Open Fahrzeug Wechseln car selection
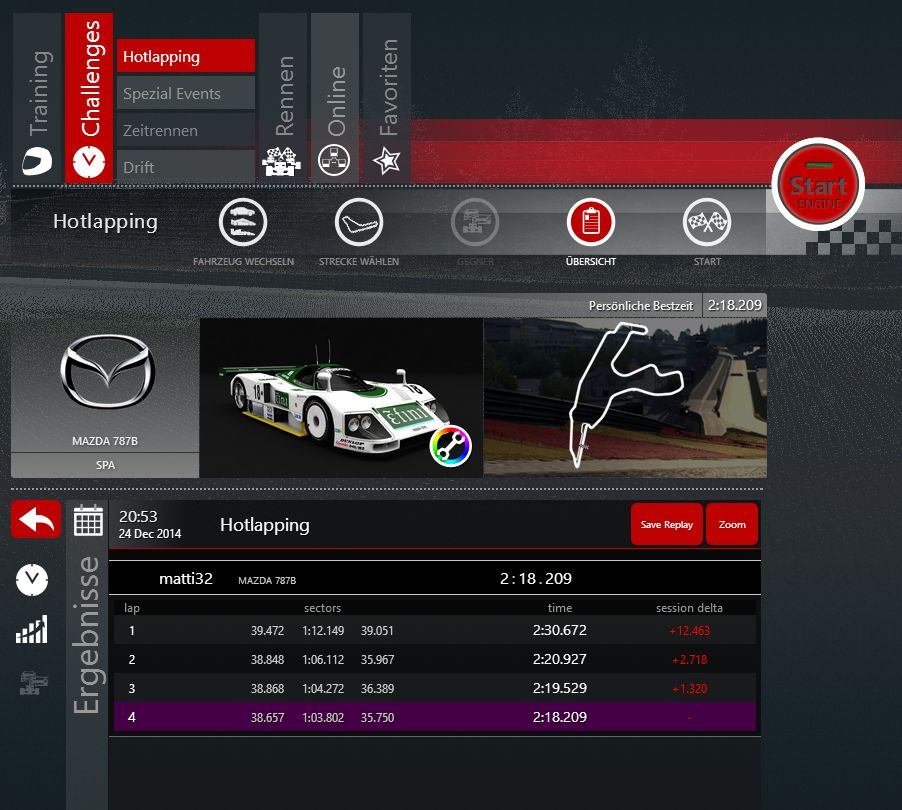 point(243,223)
